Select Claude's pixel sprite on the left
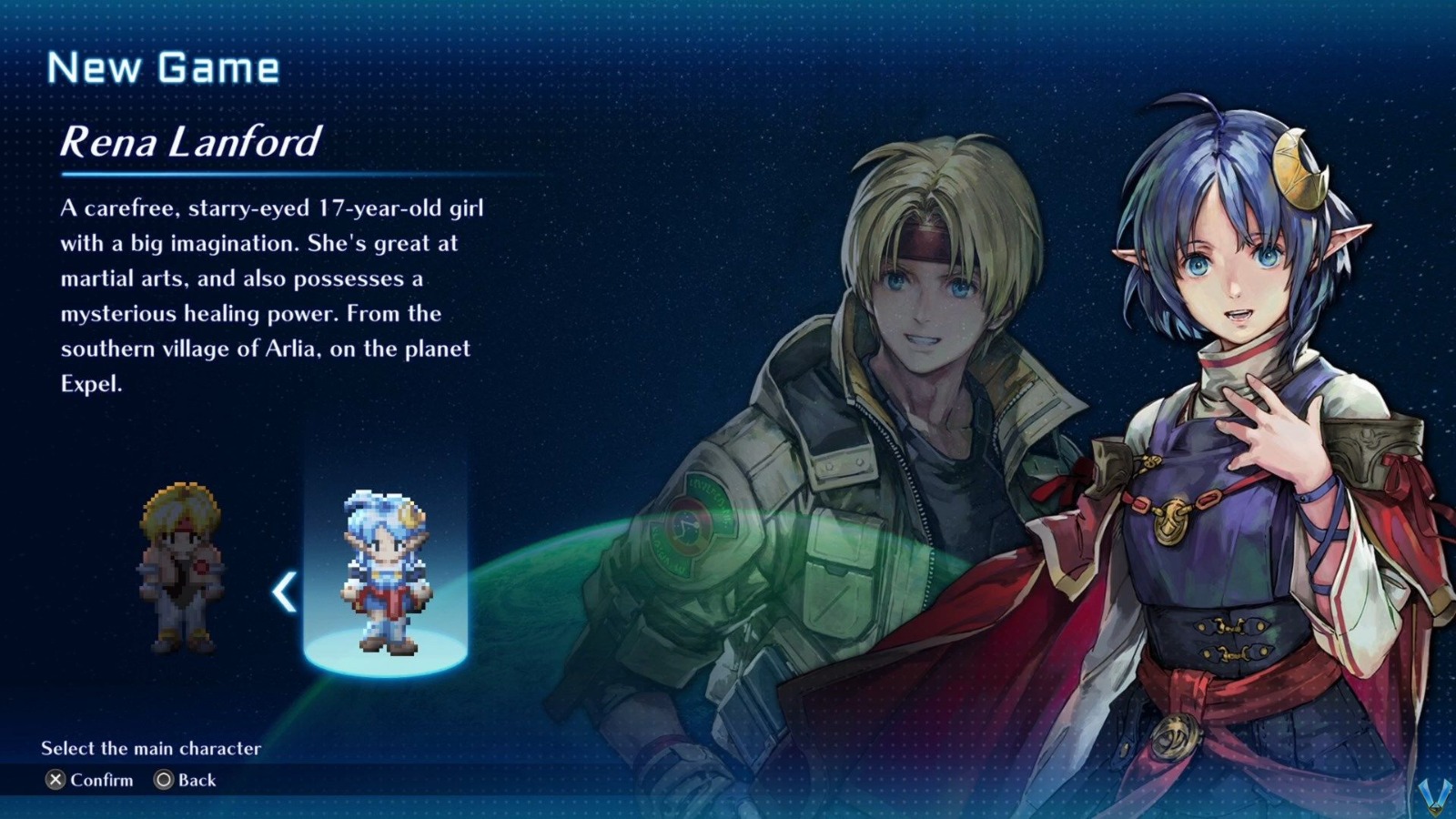1456x819 pixels. coord(182,564)
